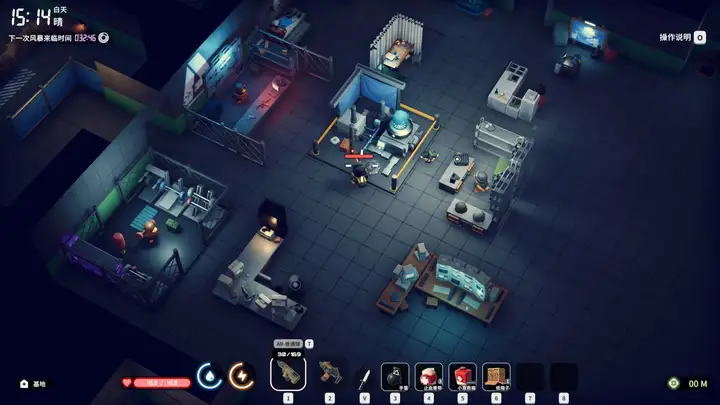
Task: Select the wooden crate in slot 6
Action: click(x=496, y=376)
